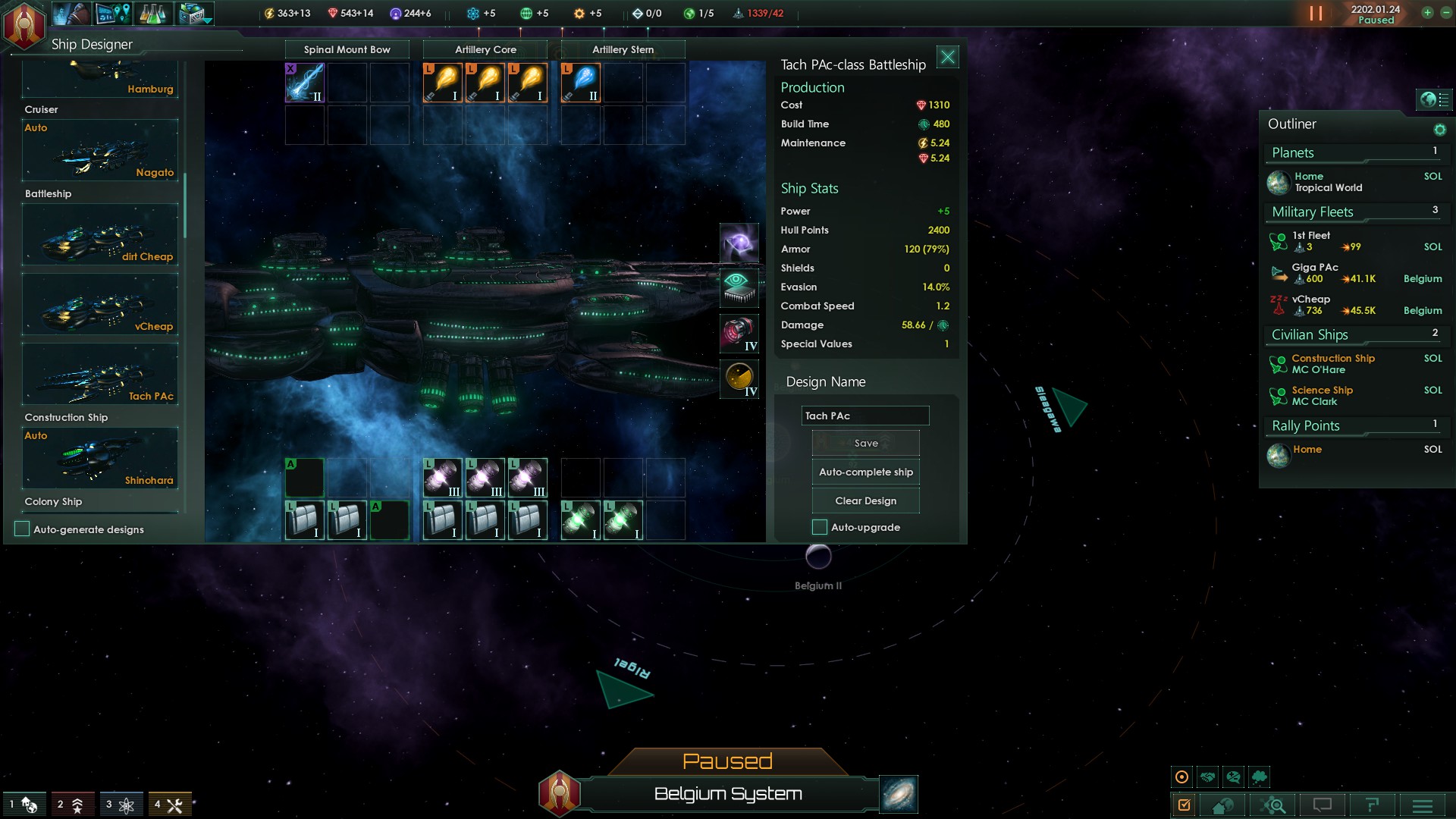Save the current ship design
The height and width of the screenshot is (819, 1456).
tap(865, 443)
